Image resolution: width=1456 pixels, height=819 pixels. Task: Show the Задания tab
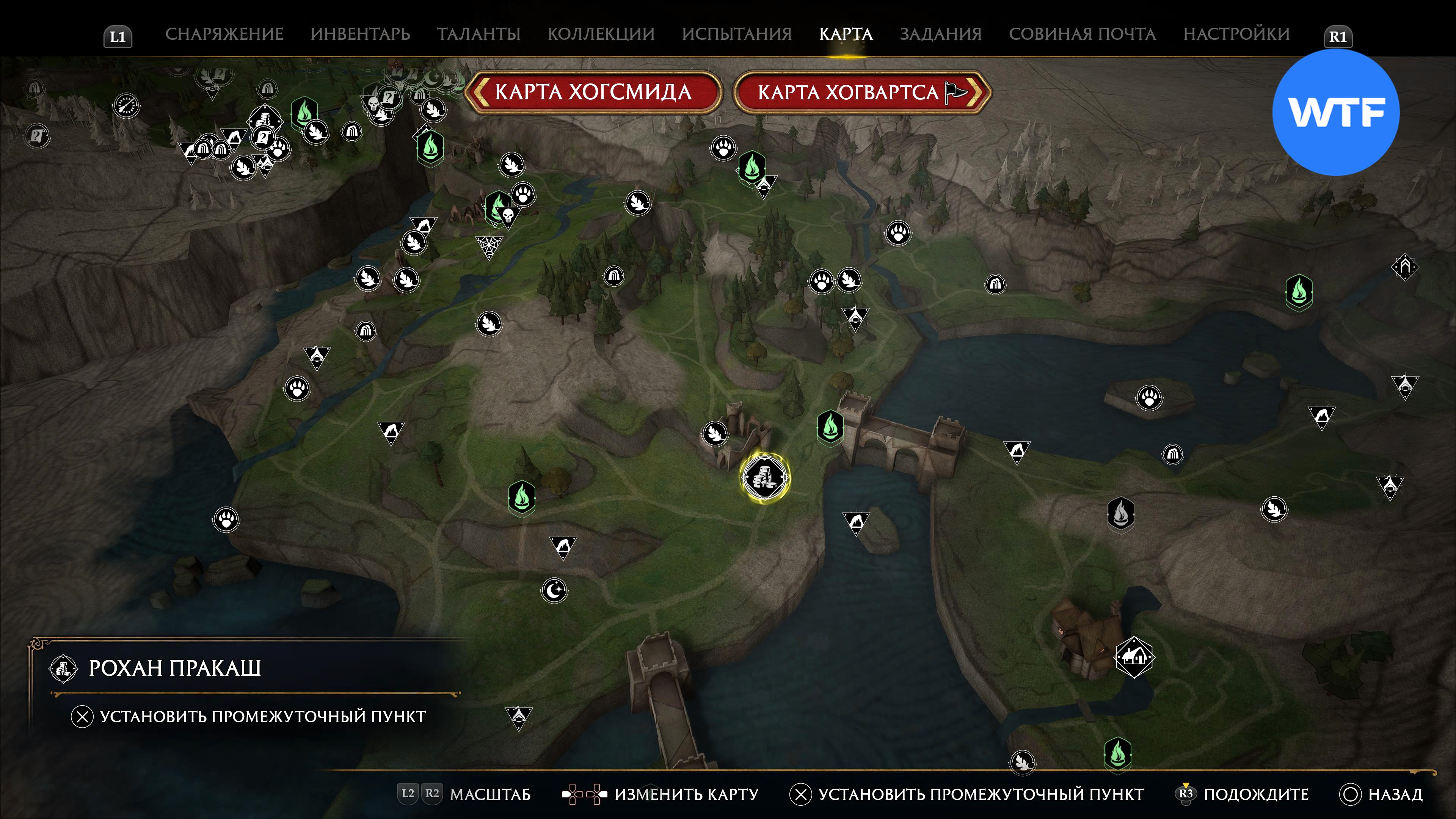coord(940,34)
